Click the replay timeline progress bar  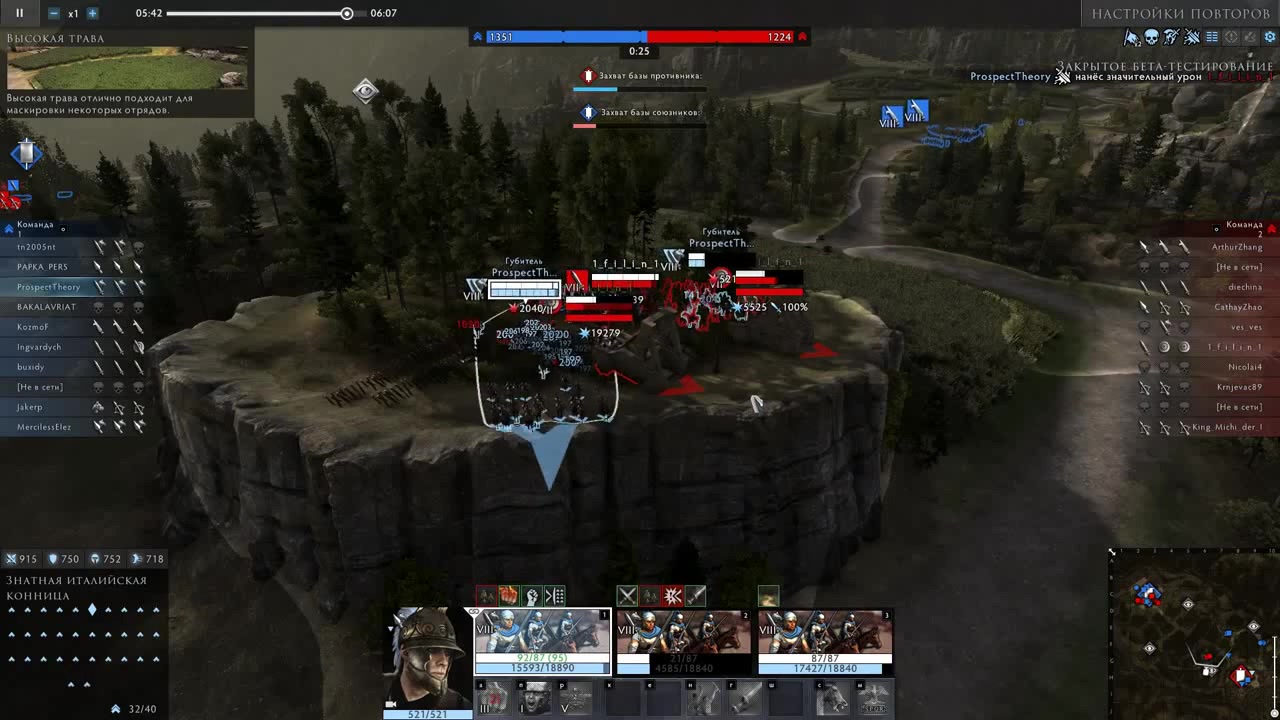pyautogui.click(x=258, y=14)
